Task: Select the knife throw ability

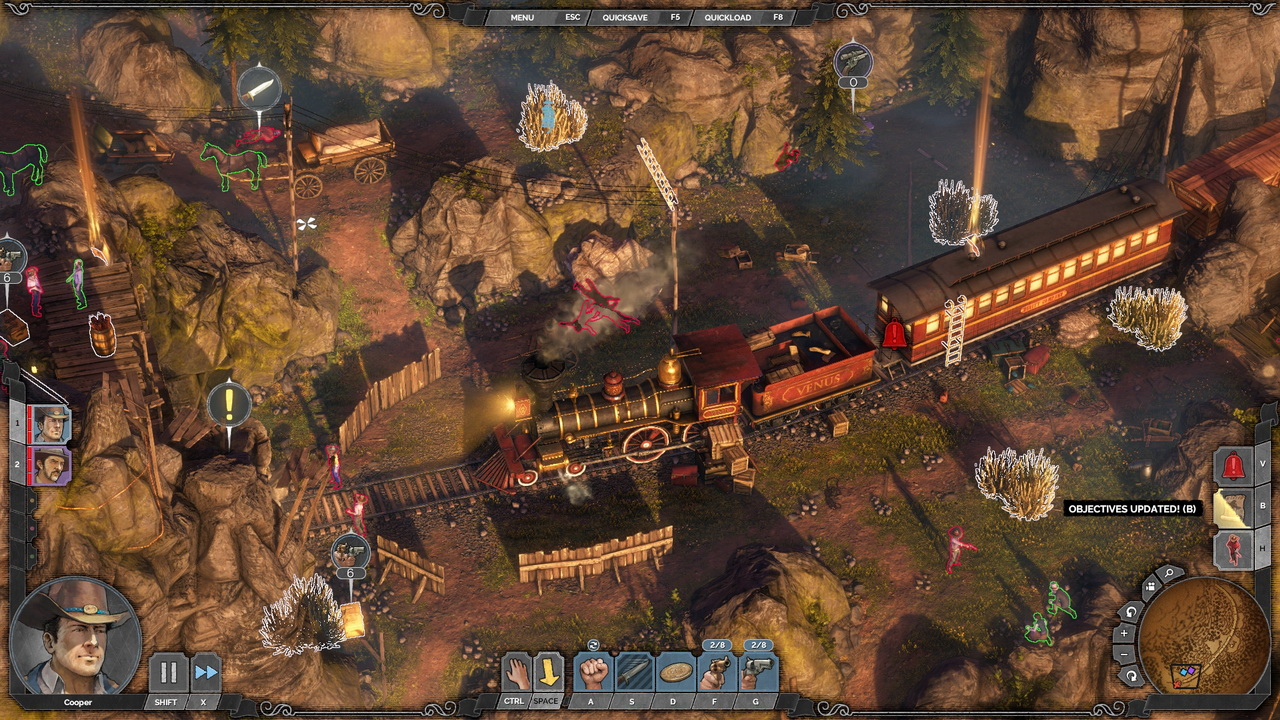Action: (635, 672)
